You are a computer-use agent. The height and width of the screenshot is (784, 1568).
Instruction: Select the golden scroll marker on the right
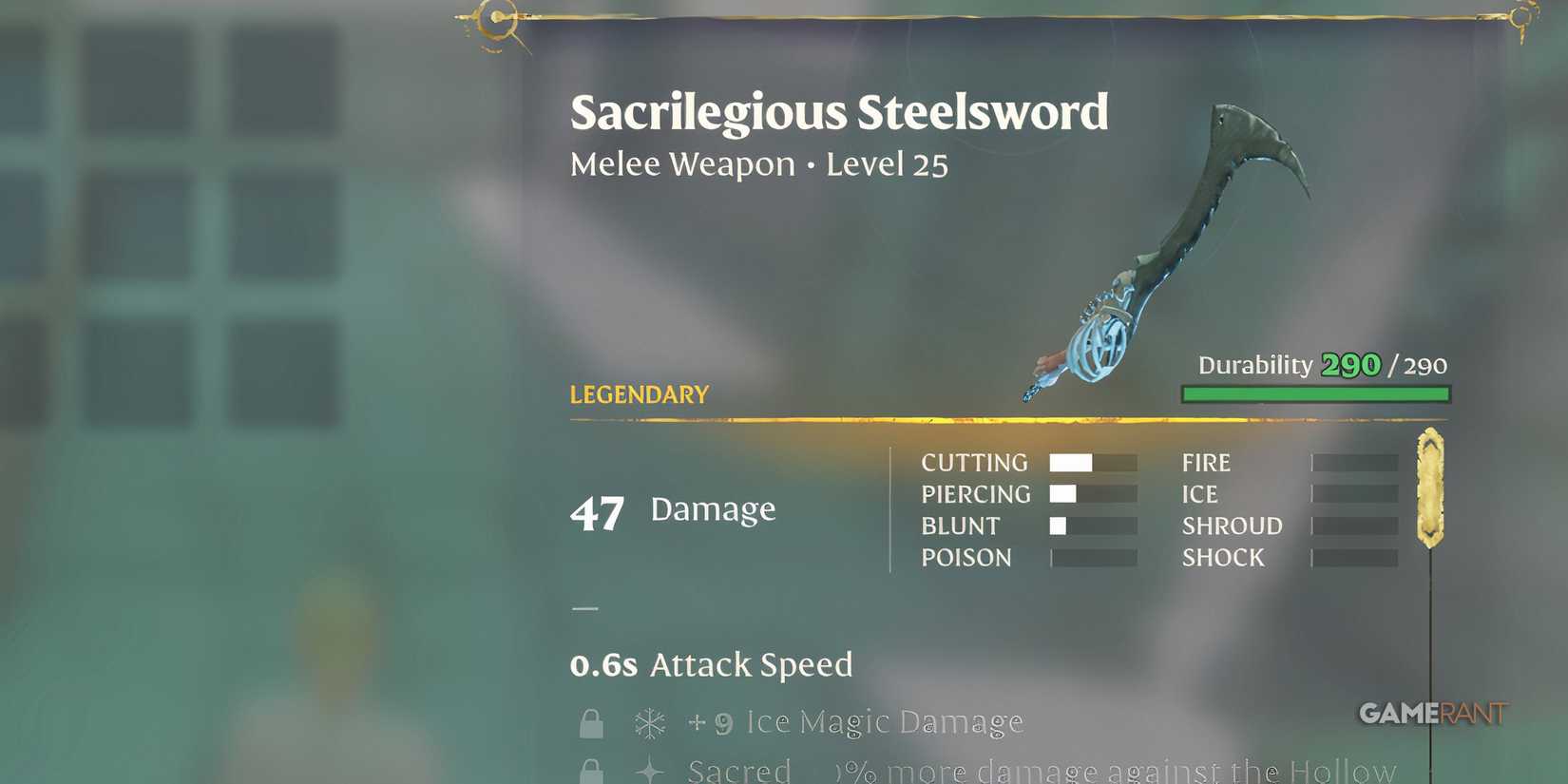pyautogui.click(x=1428, y=485)
